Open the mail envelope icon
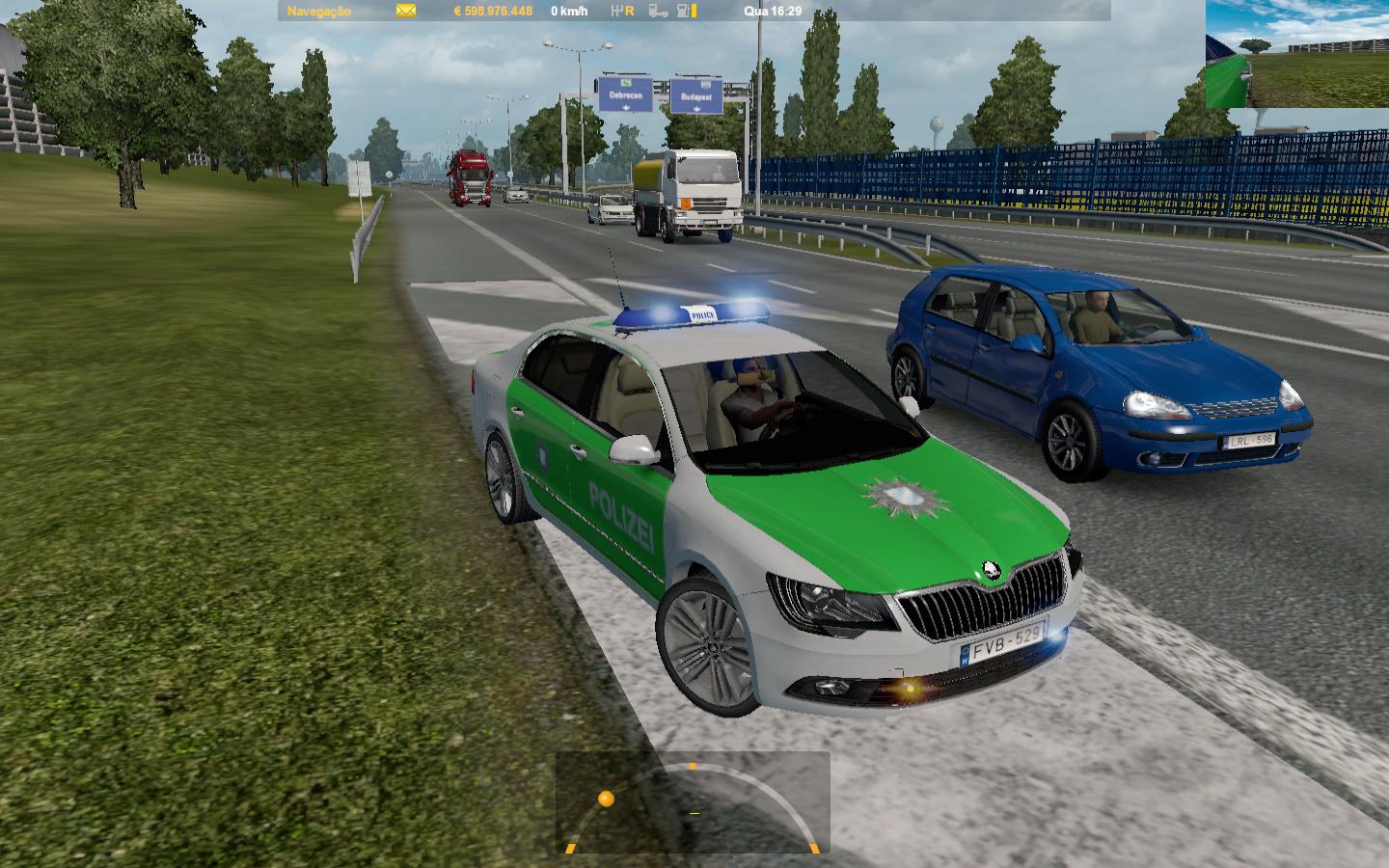This screenshot has height=868, width=1389. tap(405, 12)
